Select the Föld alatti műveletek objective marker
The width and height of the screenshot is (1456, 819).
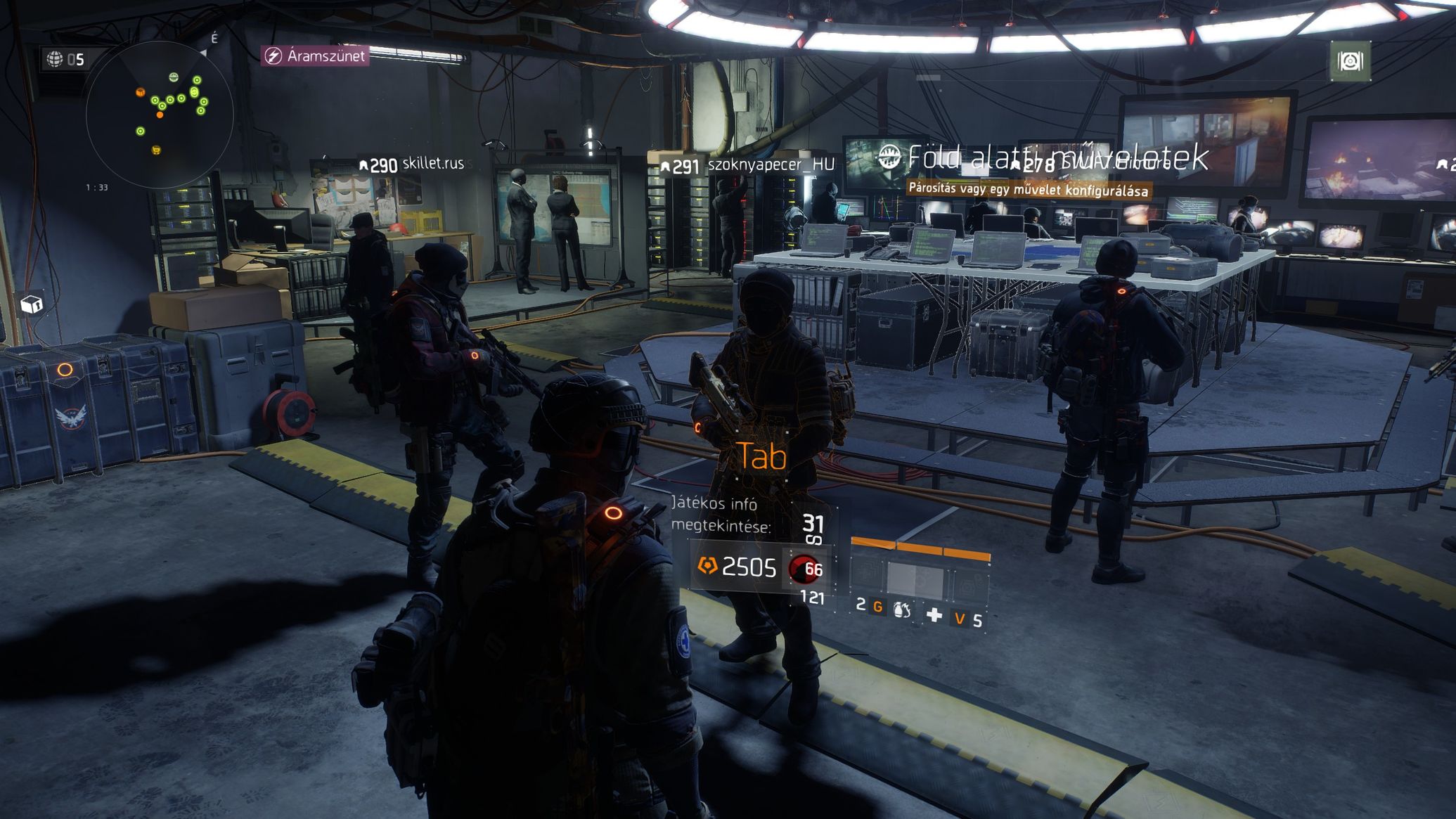890,157
